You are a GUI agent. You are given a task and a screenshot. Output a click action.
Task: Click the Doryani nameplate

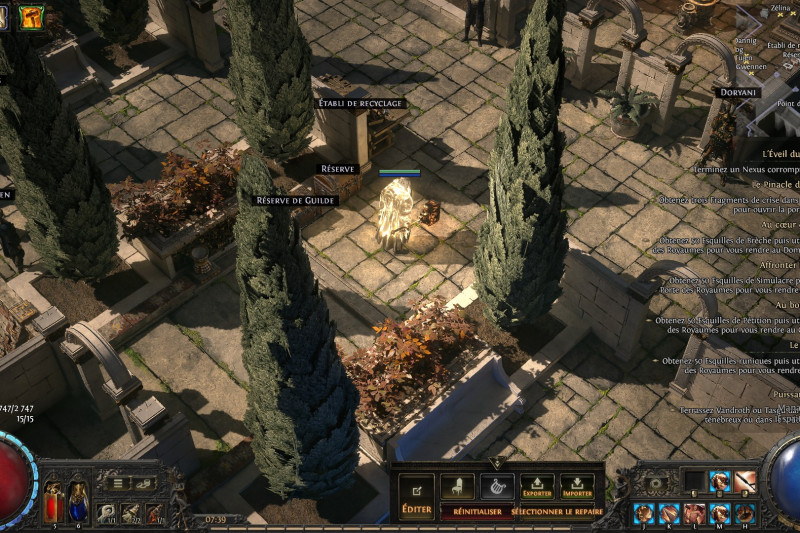(x=738, y=92)
